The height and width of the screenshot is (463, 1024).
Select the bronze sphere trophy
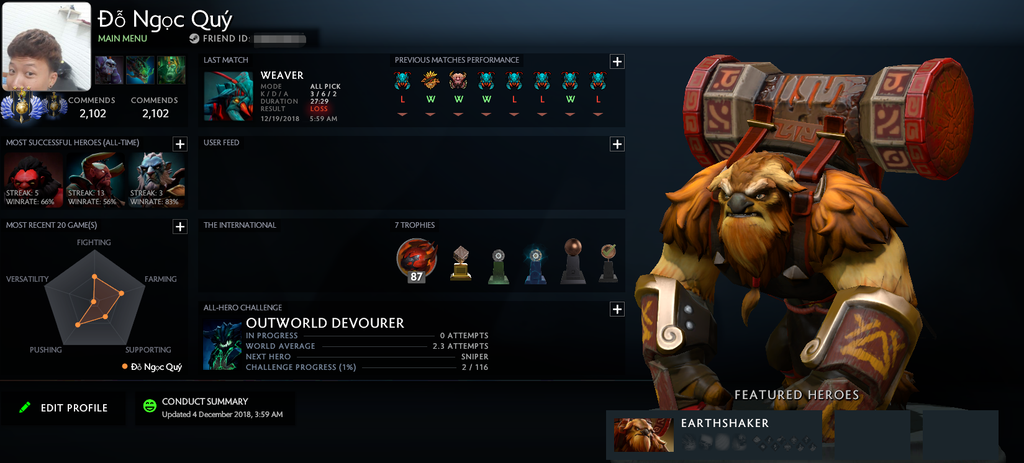coord(572,261)
